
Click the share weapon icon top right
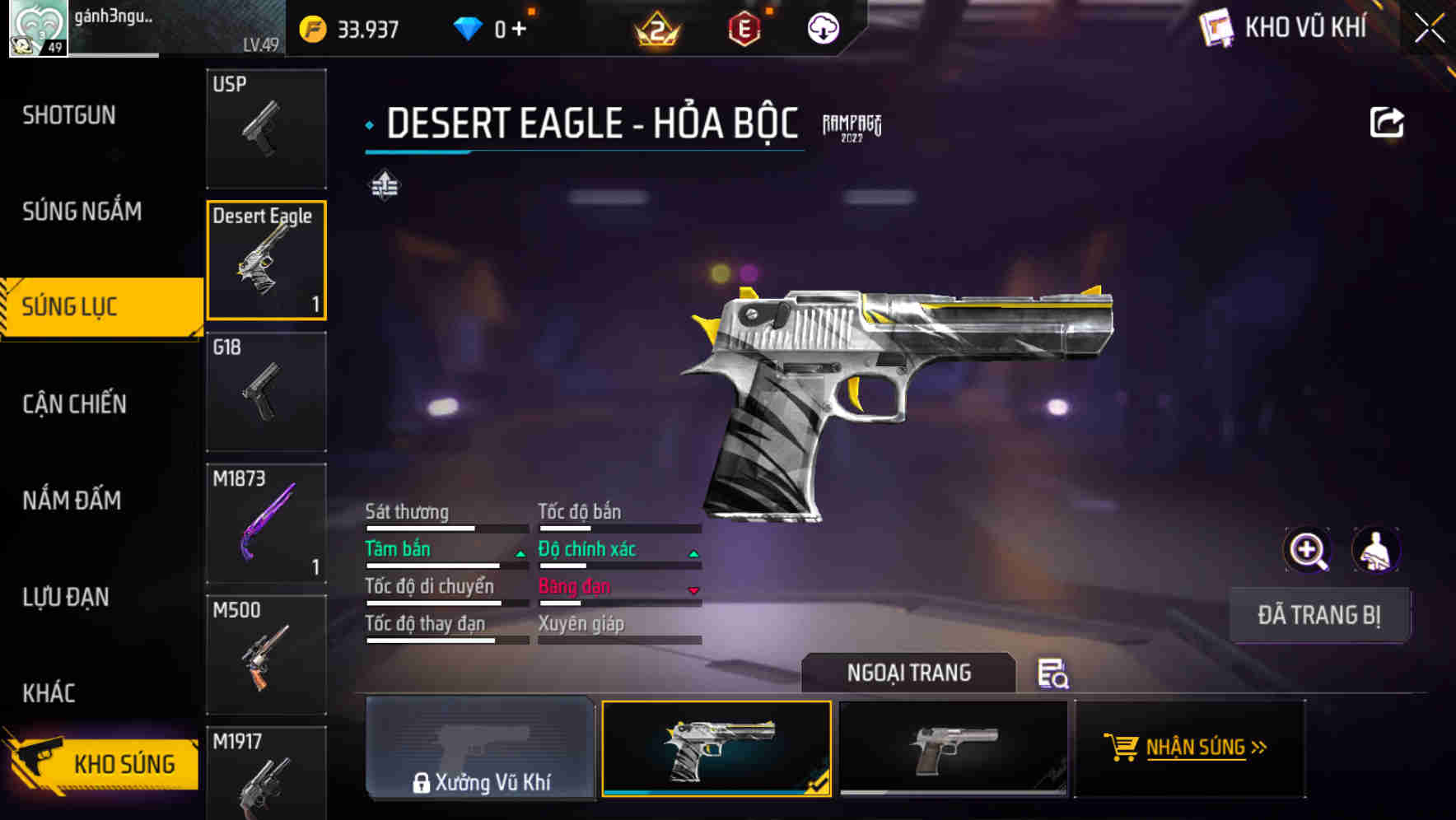[1388, 122]
